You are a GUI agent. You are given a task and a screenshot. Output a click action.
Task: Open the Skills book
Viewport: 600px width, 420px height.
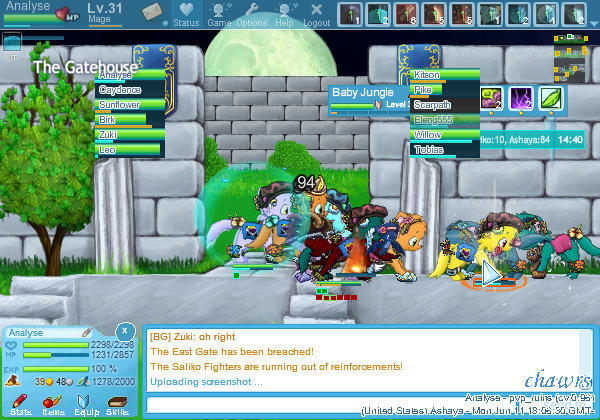click(x=117, y=404)
